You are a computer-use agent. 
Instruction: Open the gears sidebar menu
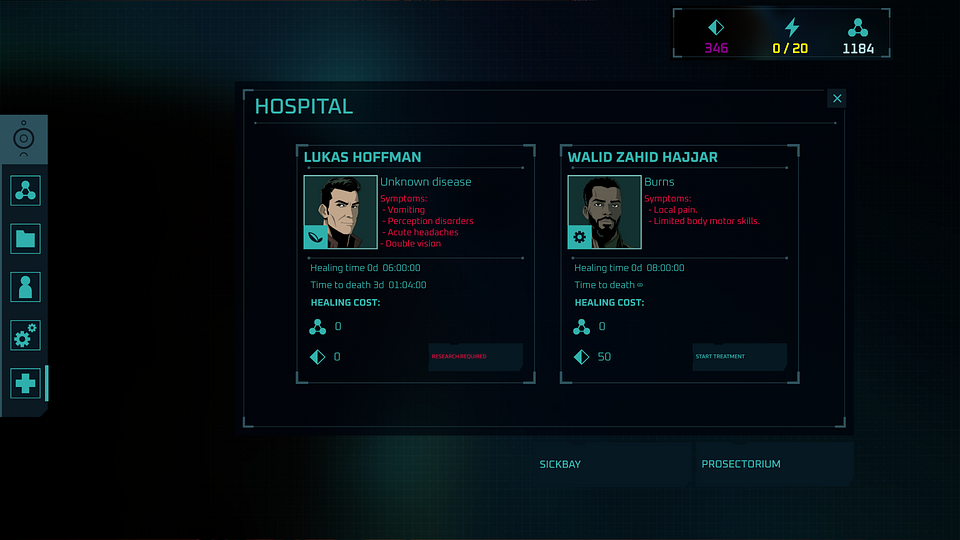25,335
